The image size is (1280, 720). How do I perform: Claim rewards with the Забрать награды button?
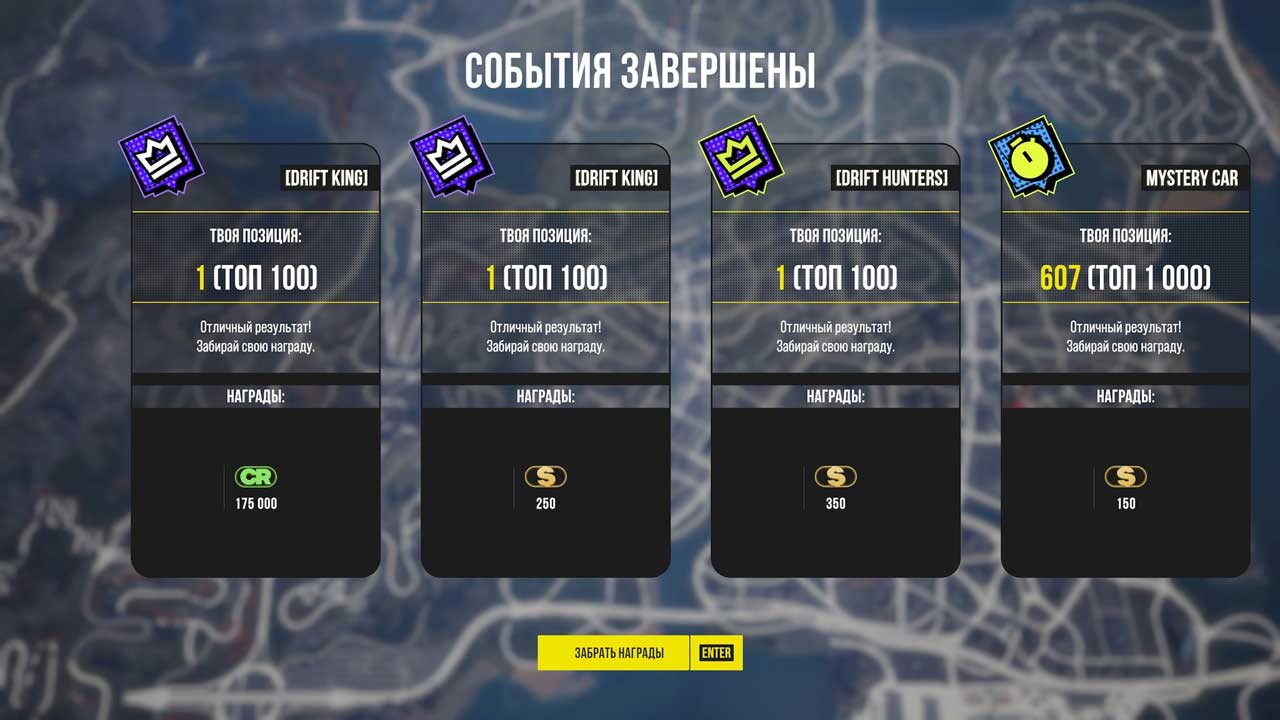pos(618,653)
